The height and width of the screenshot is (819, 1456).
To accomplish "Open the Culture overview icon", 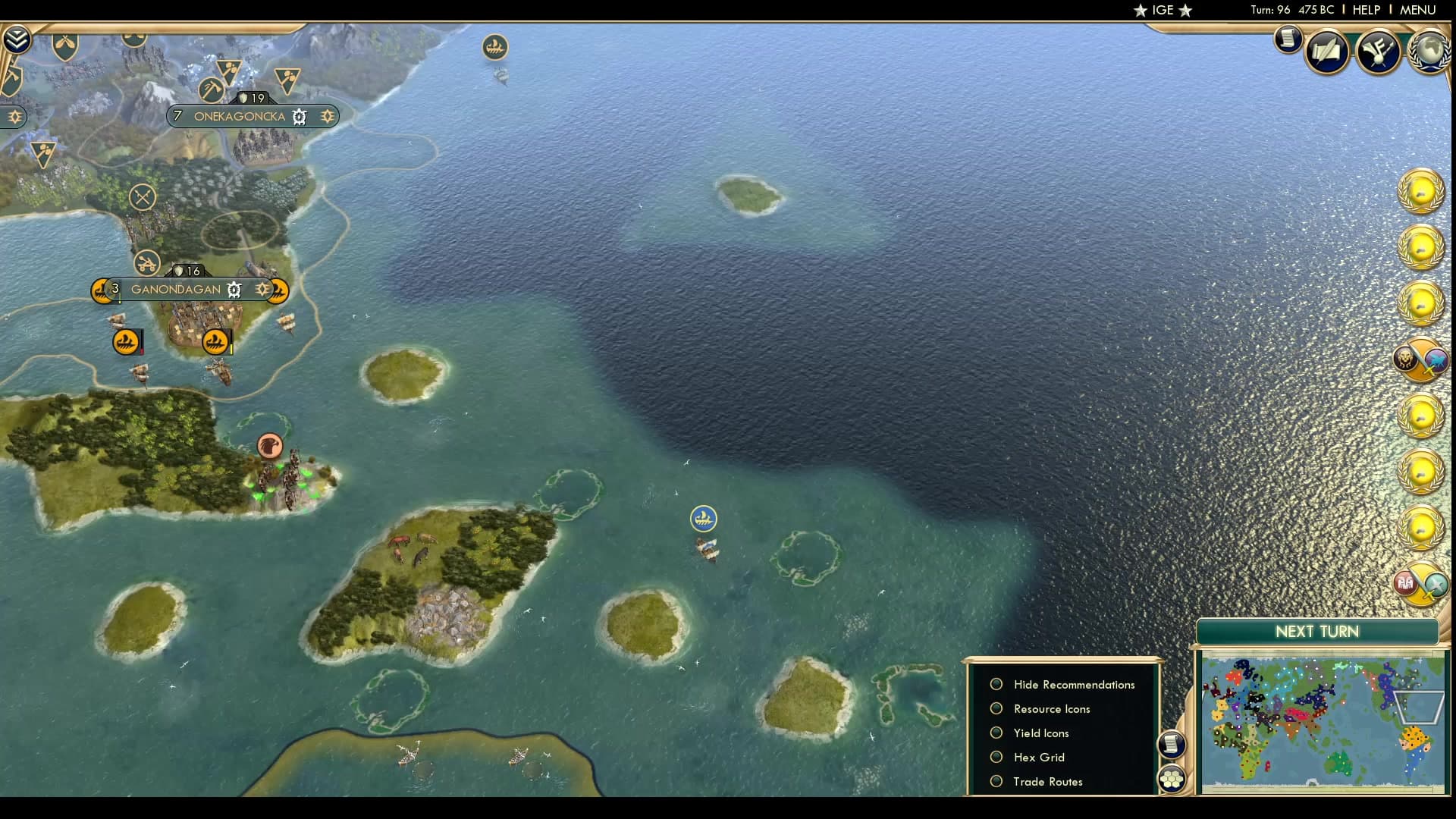I will (x=1380, y=51).
